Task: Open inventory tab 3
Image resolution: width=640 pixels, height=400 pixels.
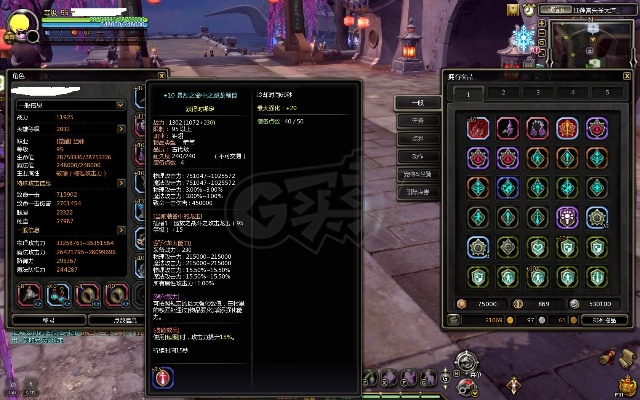Action: (539, 93)
